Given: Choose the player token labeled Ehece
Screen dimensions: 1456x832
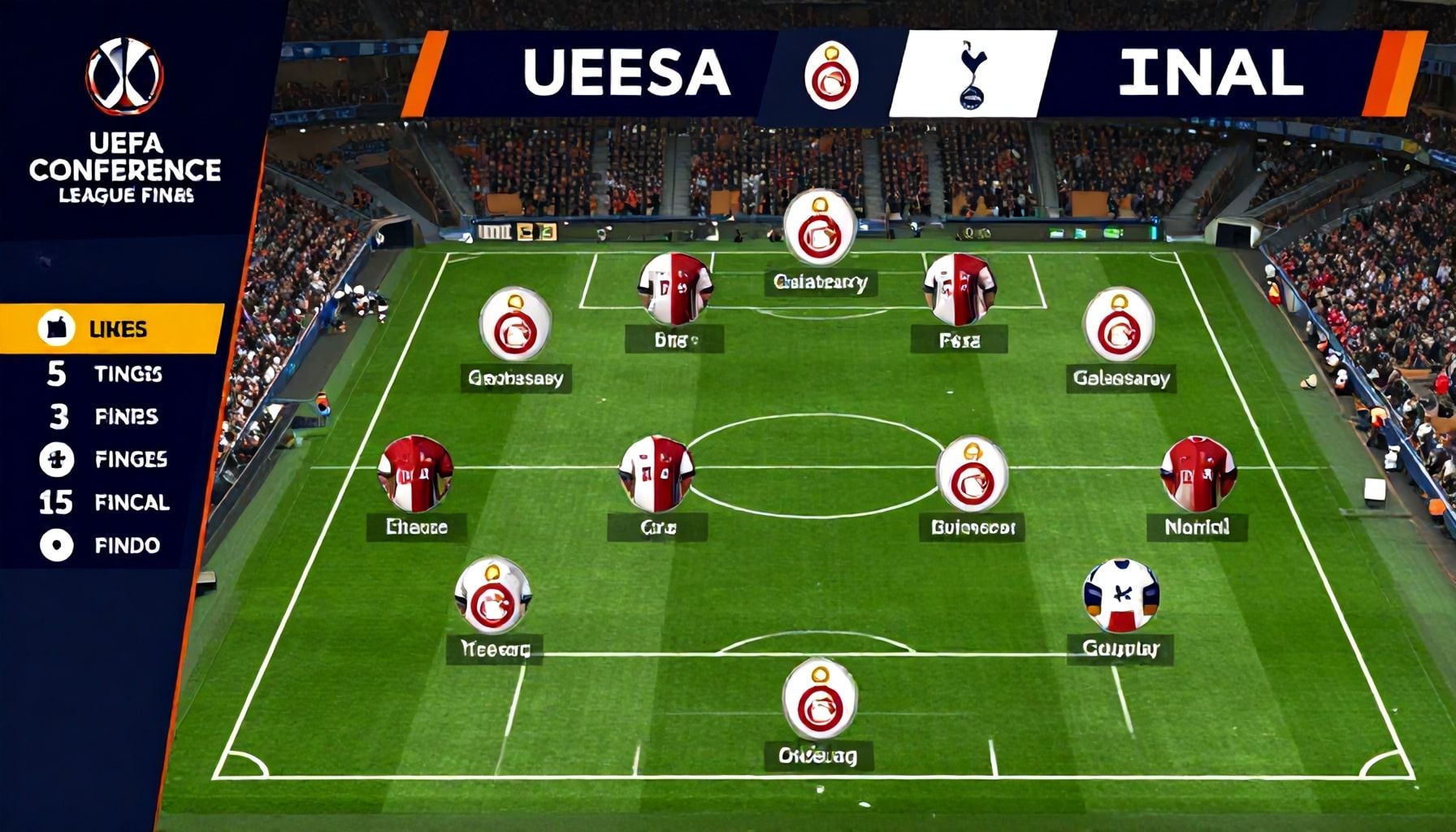Looking at the screenshot, I should (415, 474).
